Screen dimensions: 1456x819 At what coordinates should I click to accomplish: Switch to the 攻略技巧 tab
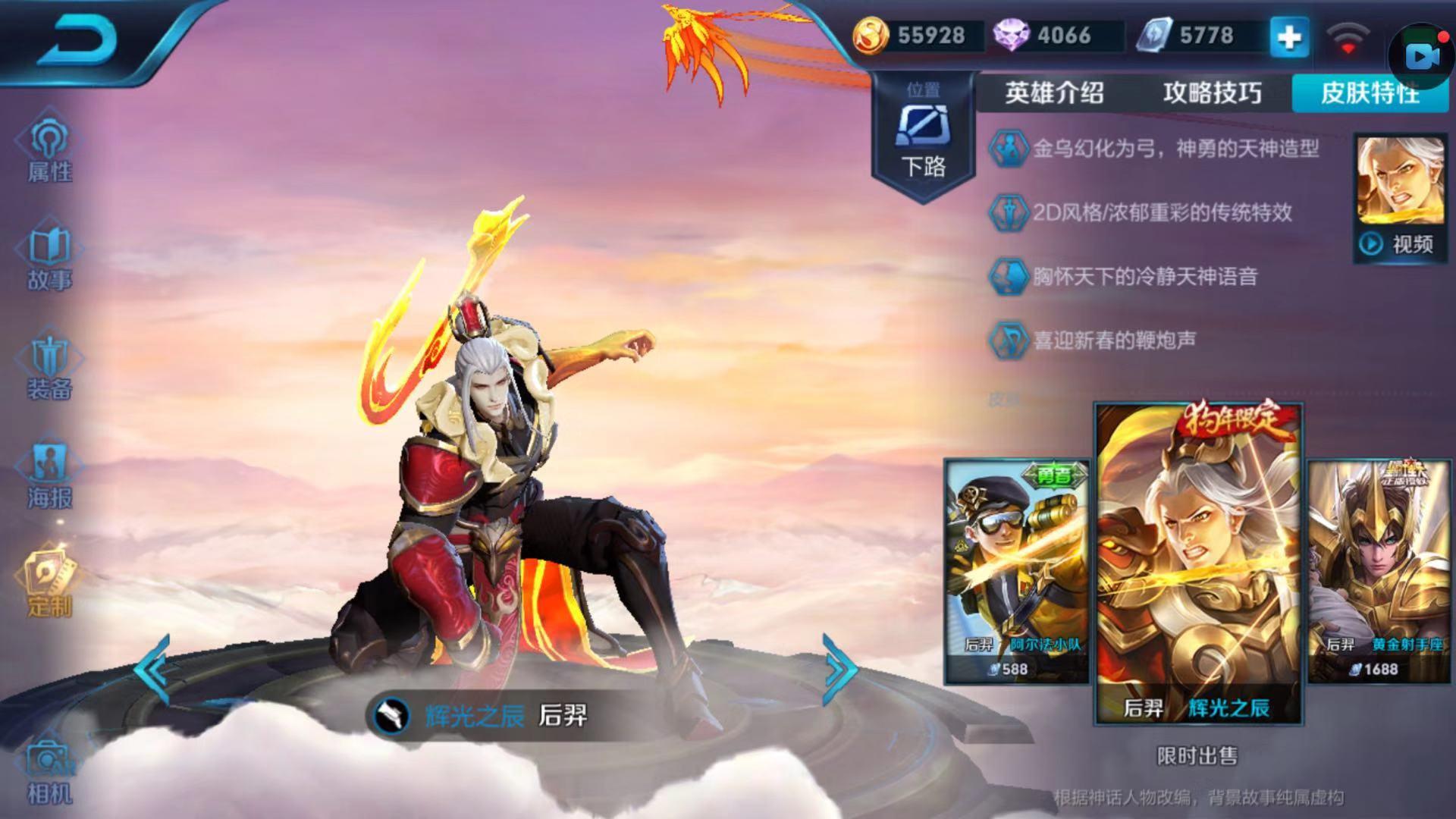[x=1210, y=94]
